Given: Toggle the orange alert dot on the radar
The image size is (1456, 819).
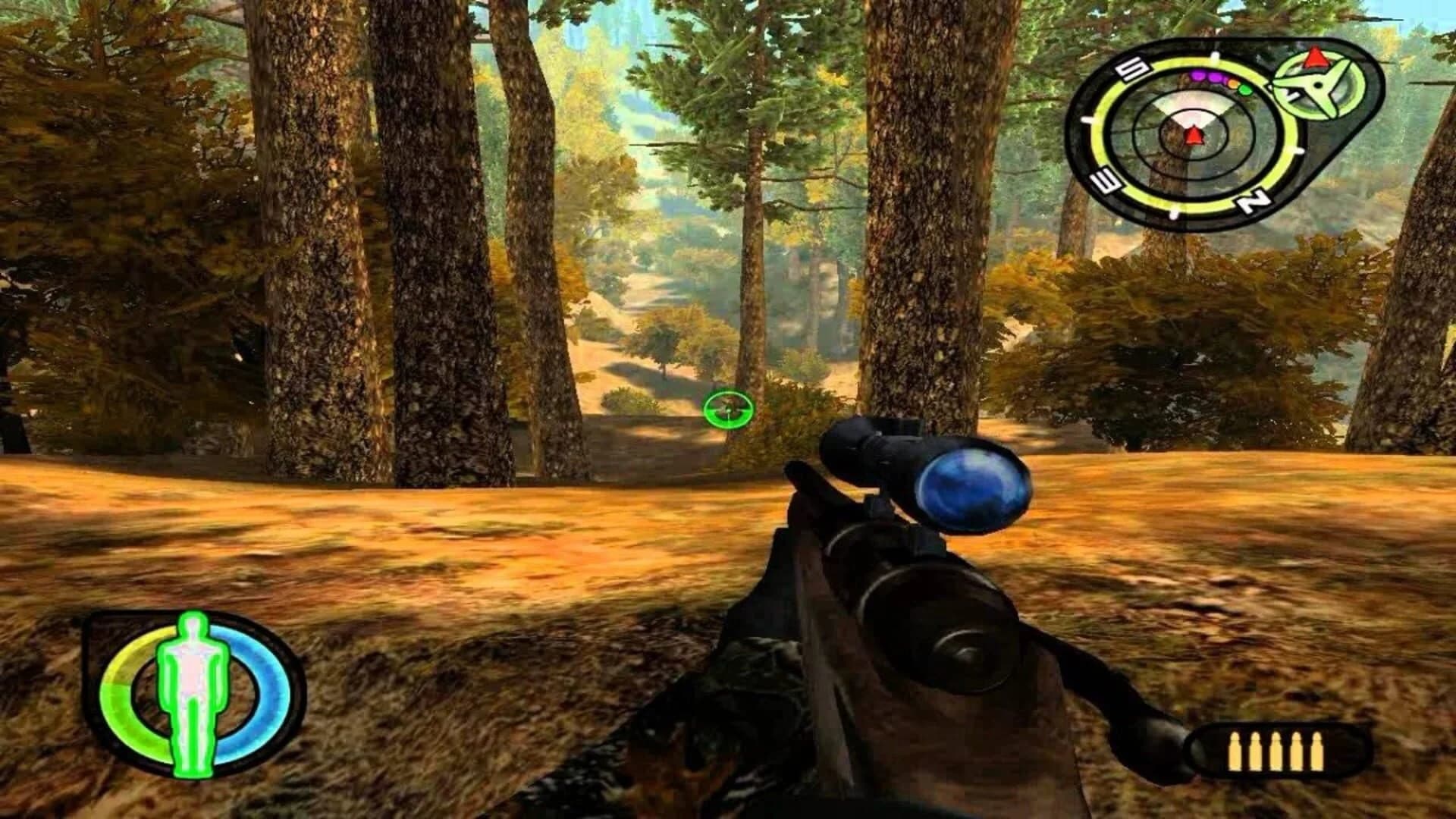Looking at the screenshot, I should pyautogui.click(x=1232, y=83).
